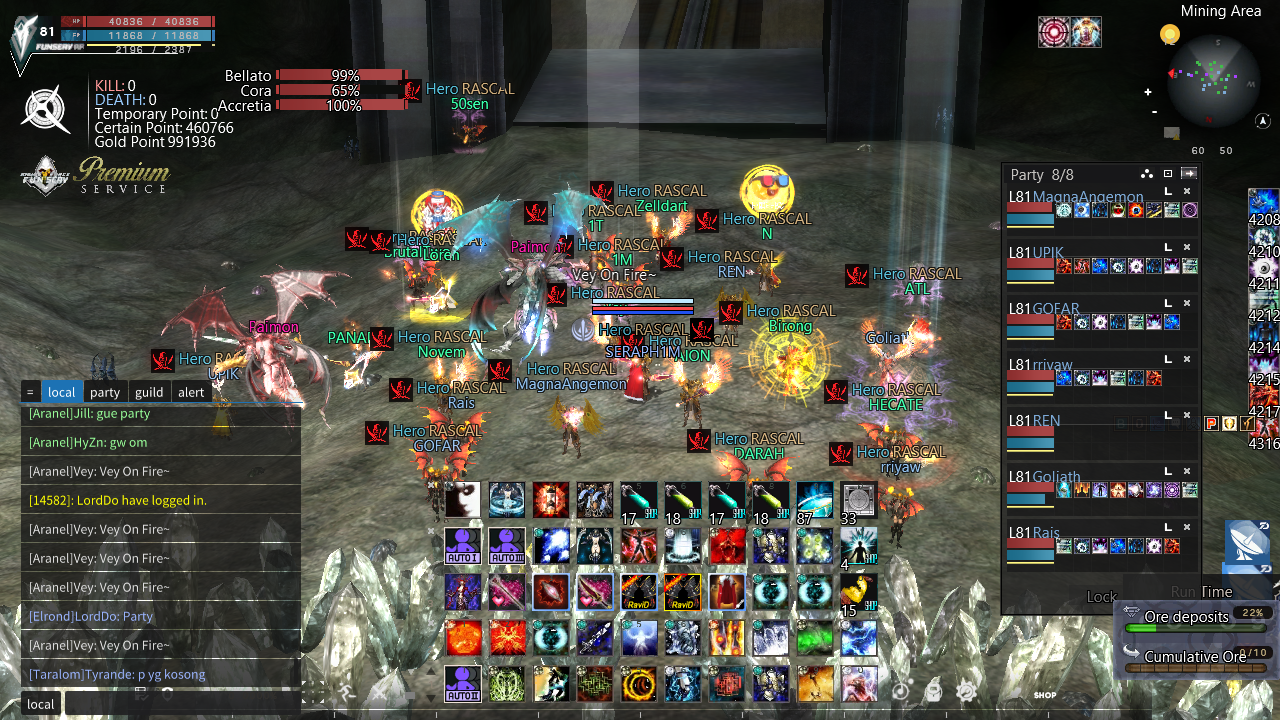Toggle the AUTO I macro slot
The image size is (1280, 720).
pyautogui.click(x=463, y=545)
